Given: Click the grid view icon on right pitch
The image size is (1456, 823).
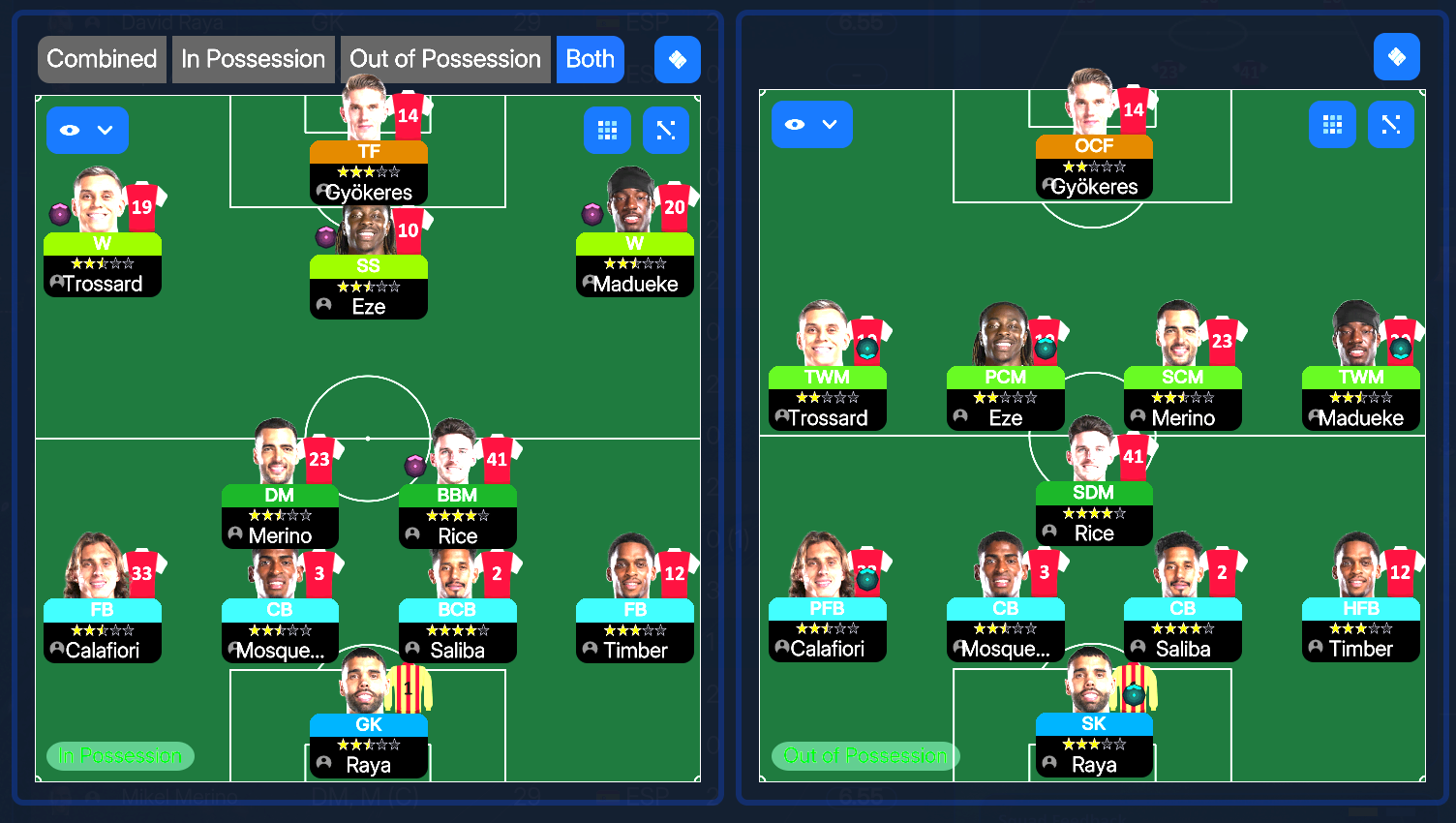Looking at the screenshot, I should pos(1332,124).
